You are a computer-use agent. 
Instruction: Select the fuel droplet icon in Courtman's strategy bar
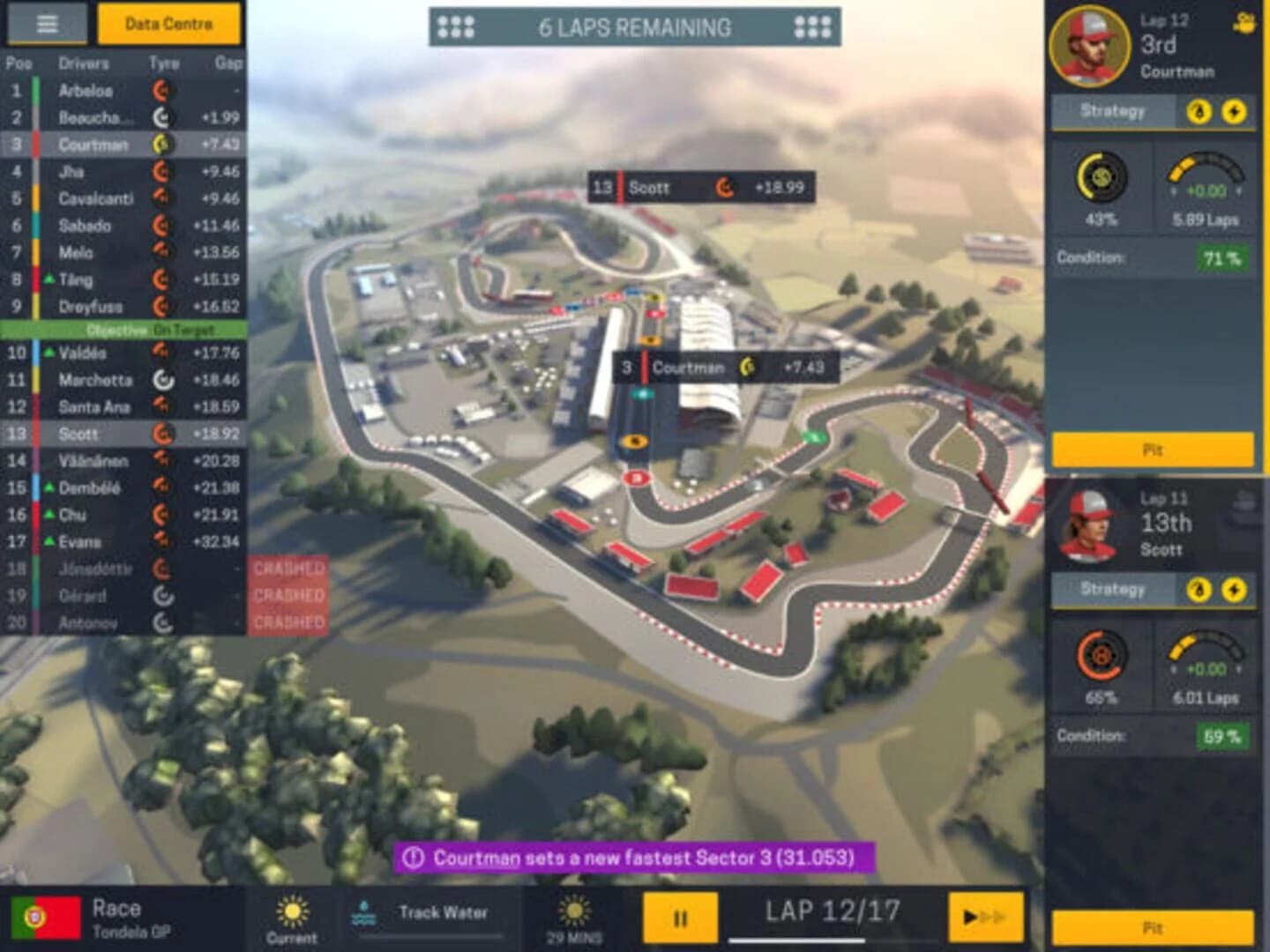click(x=1199, y=111)
